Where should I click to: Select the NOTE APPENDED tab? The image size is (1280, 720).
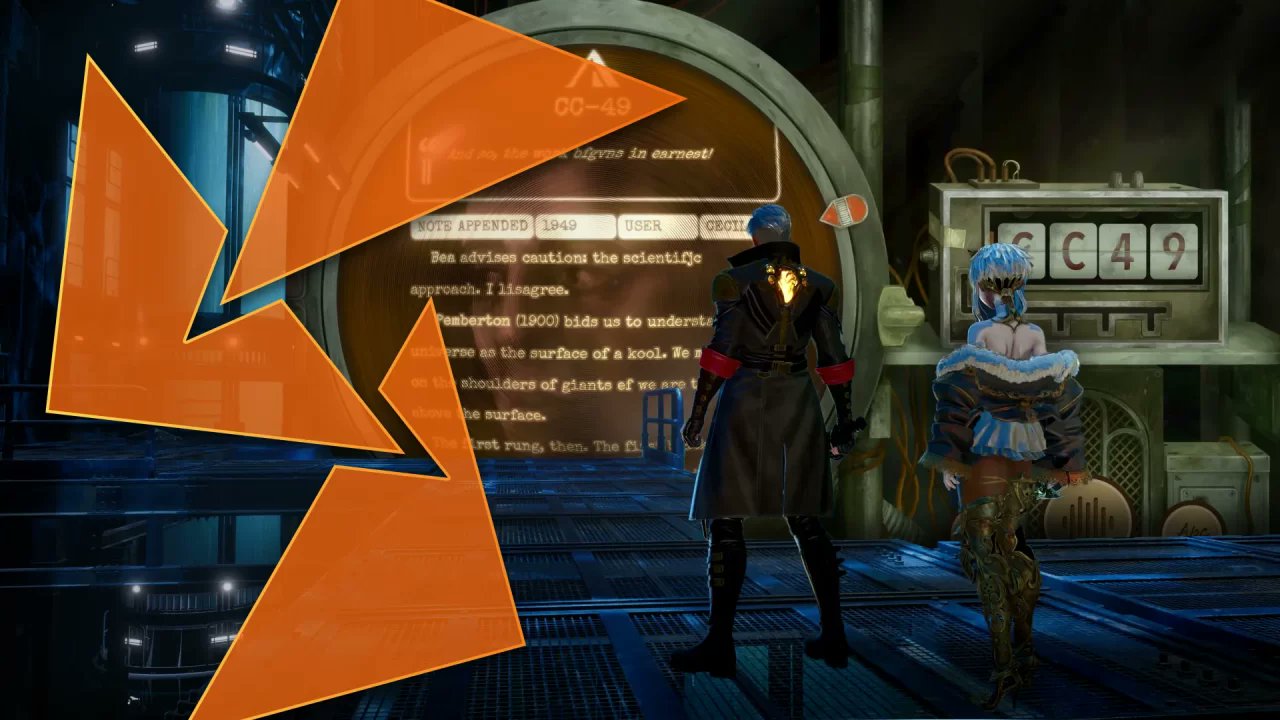pos(472,226)
